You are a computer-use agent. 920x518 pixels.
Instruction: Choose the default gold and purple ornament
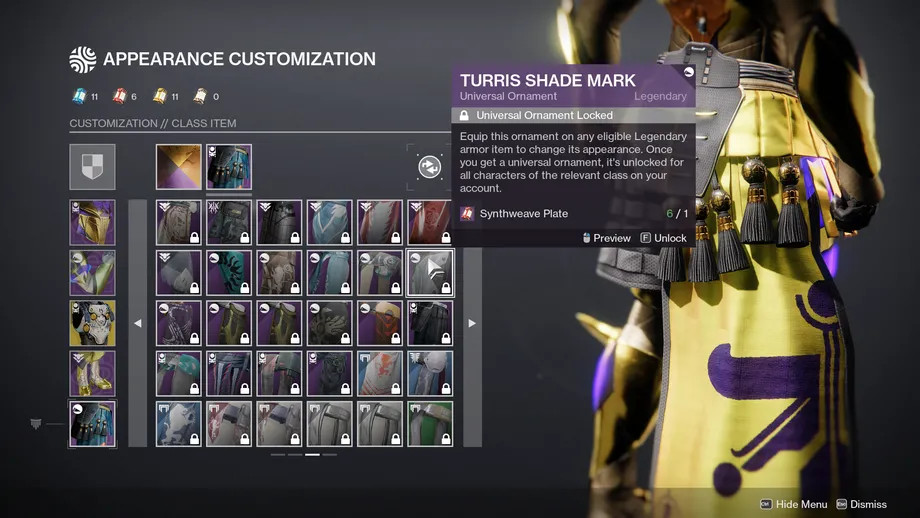click(179, 167)
